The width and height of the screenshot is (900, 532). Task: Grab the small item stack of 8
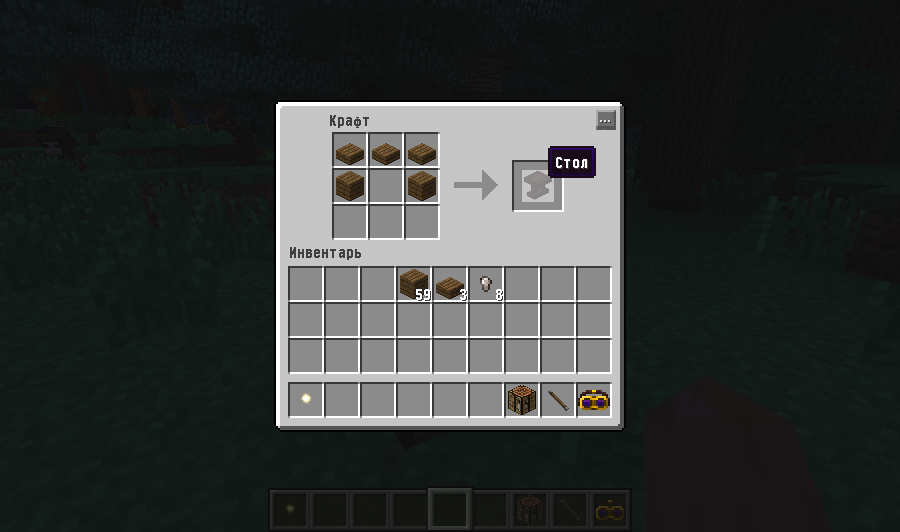486,284
